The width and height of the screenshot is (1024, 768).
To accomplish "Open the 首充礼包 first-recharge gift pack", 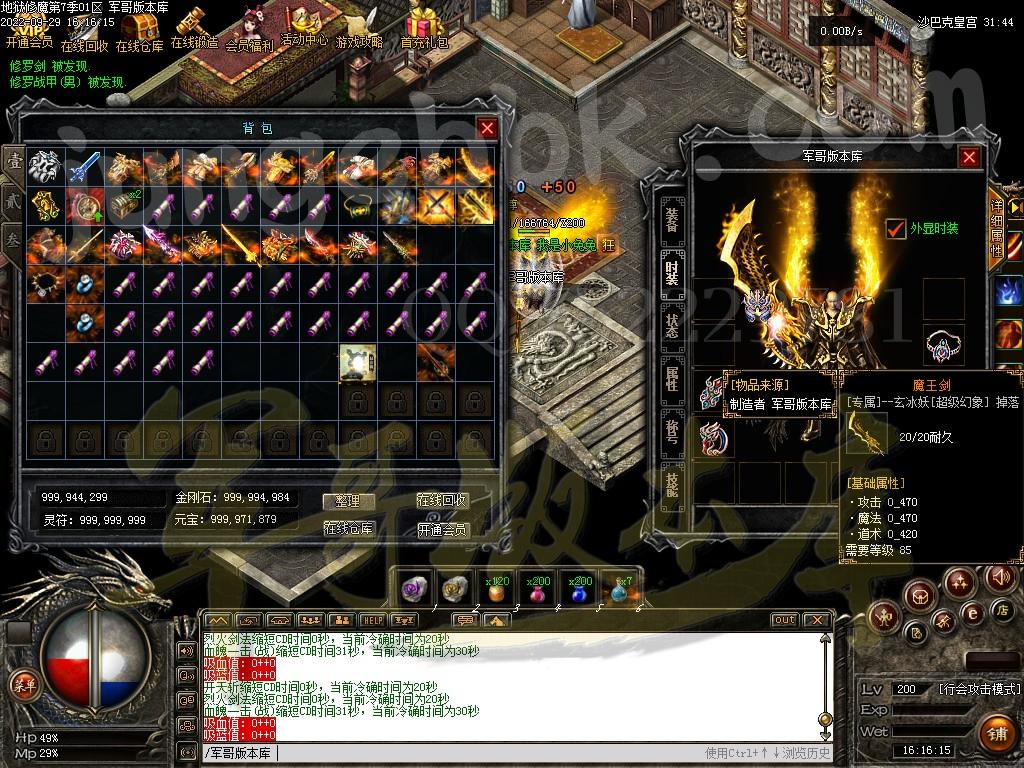I will pos(425,30).
